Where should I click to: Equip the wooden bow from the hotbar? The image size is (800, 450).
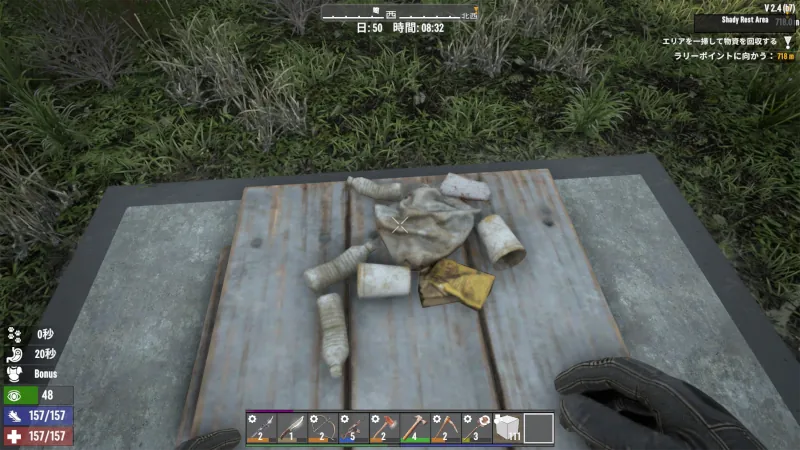tap(322, 427)
